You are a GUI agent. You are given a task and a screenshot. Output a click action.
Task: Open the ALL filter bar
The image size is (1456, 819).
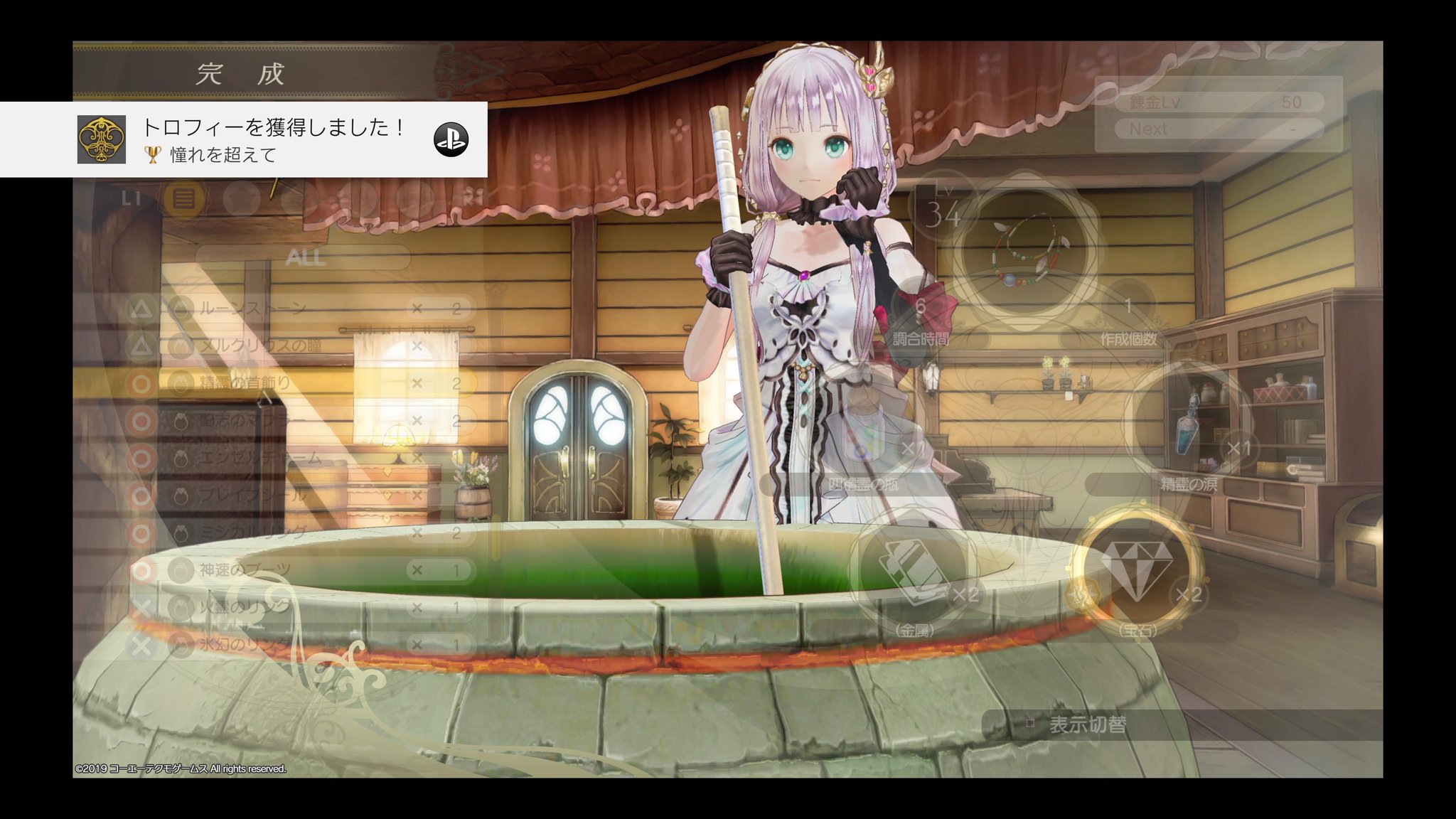tap(304, 257)
